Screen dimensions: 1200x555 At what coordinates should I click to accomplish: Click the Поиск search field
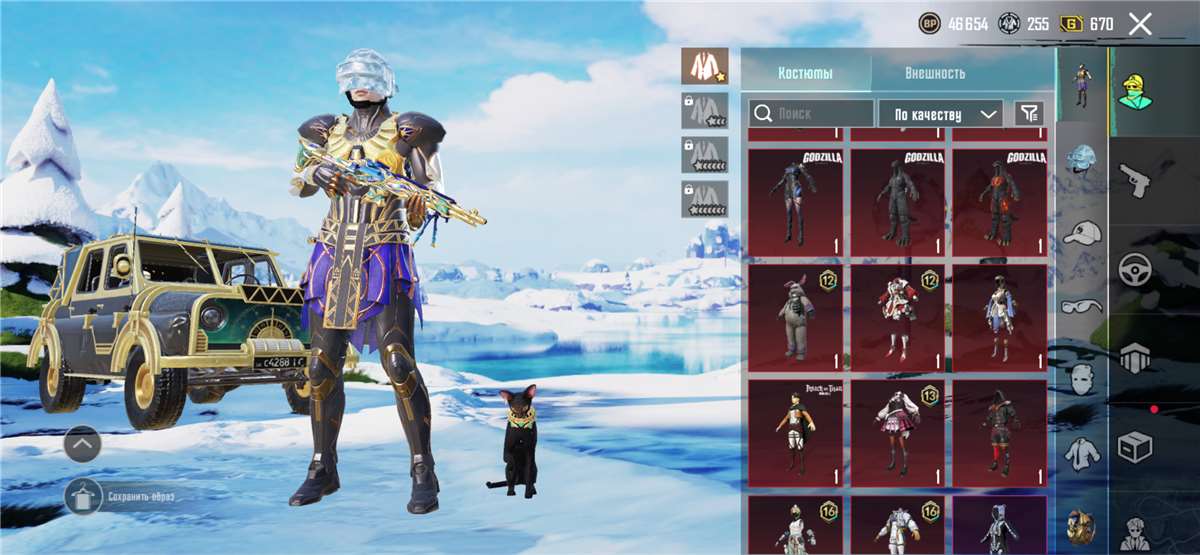pyautogui.click(x=811, y=114)
